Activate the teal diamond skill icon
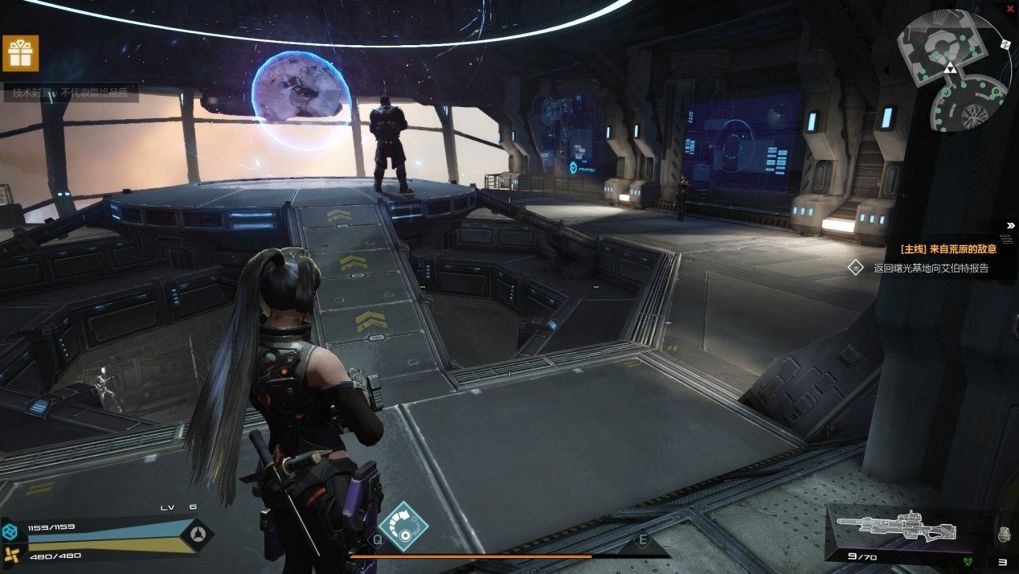The image size is (1019, 574). pyautogui.click(x=403, y=526)
